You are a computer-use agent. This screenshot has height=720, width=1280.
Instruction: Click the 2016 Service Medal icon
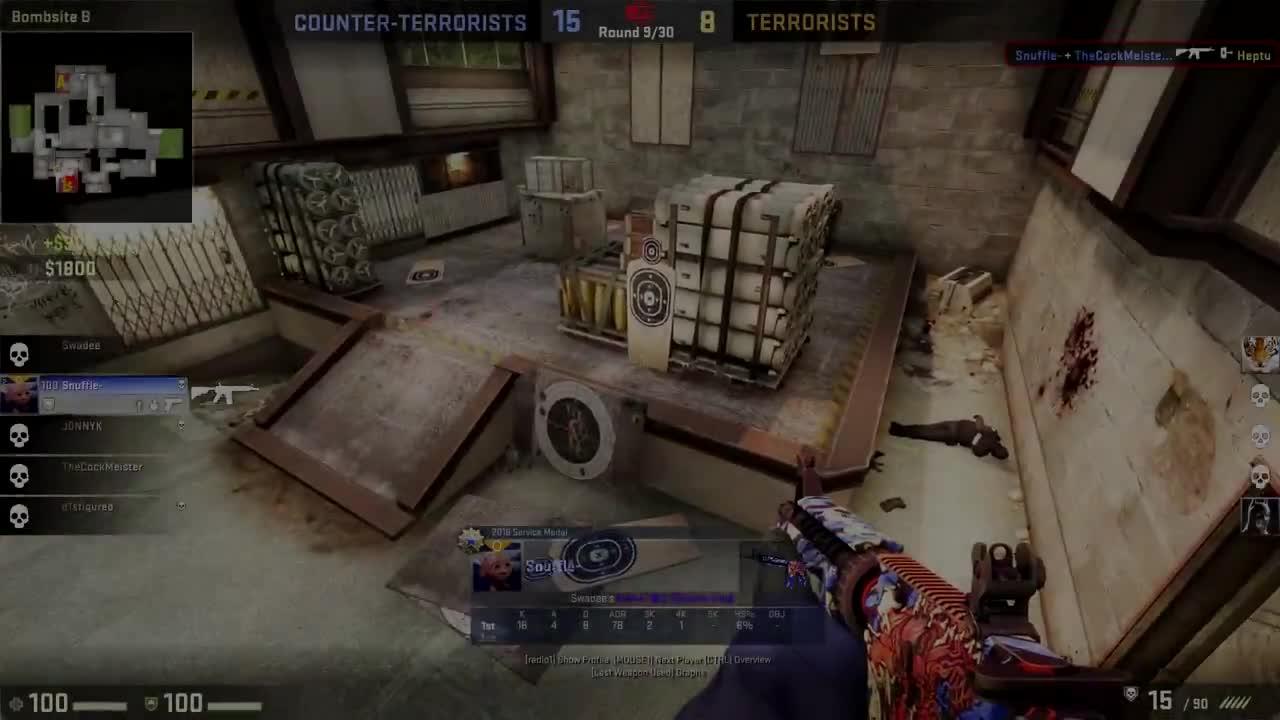[471, 540]
